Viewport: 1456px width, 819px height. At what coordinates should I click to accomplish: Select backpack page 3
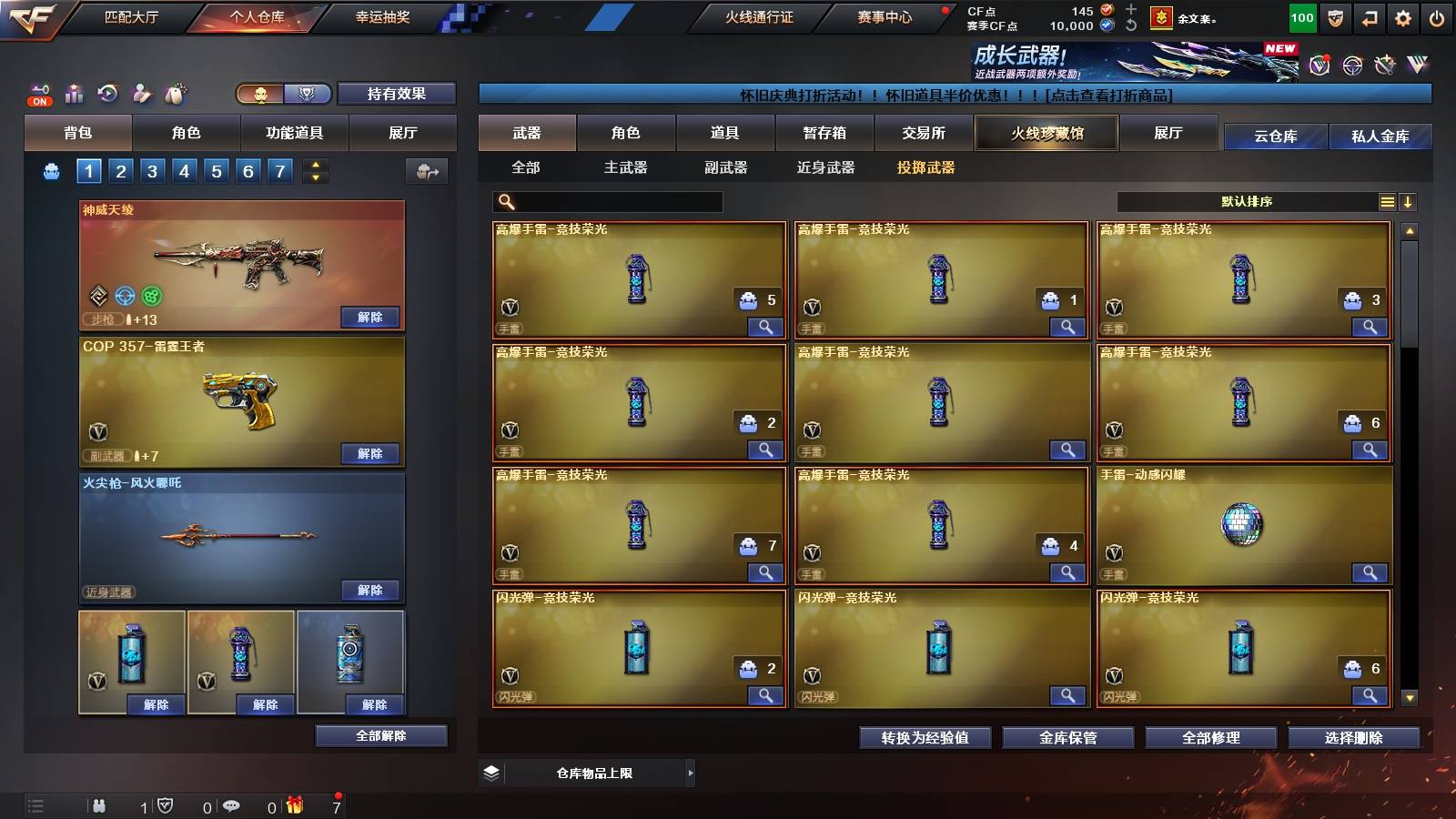point(153,169)
